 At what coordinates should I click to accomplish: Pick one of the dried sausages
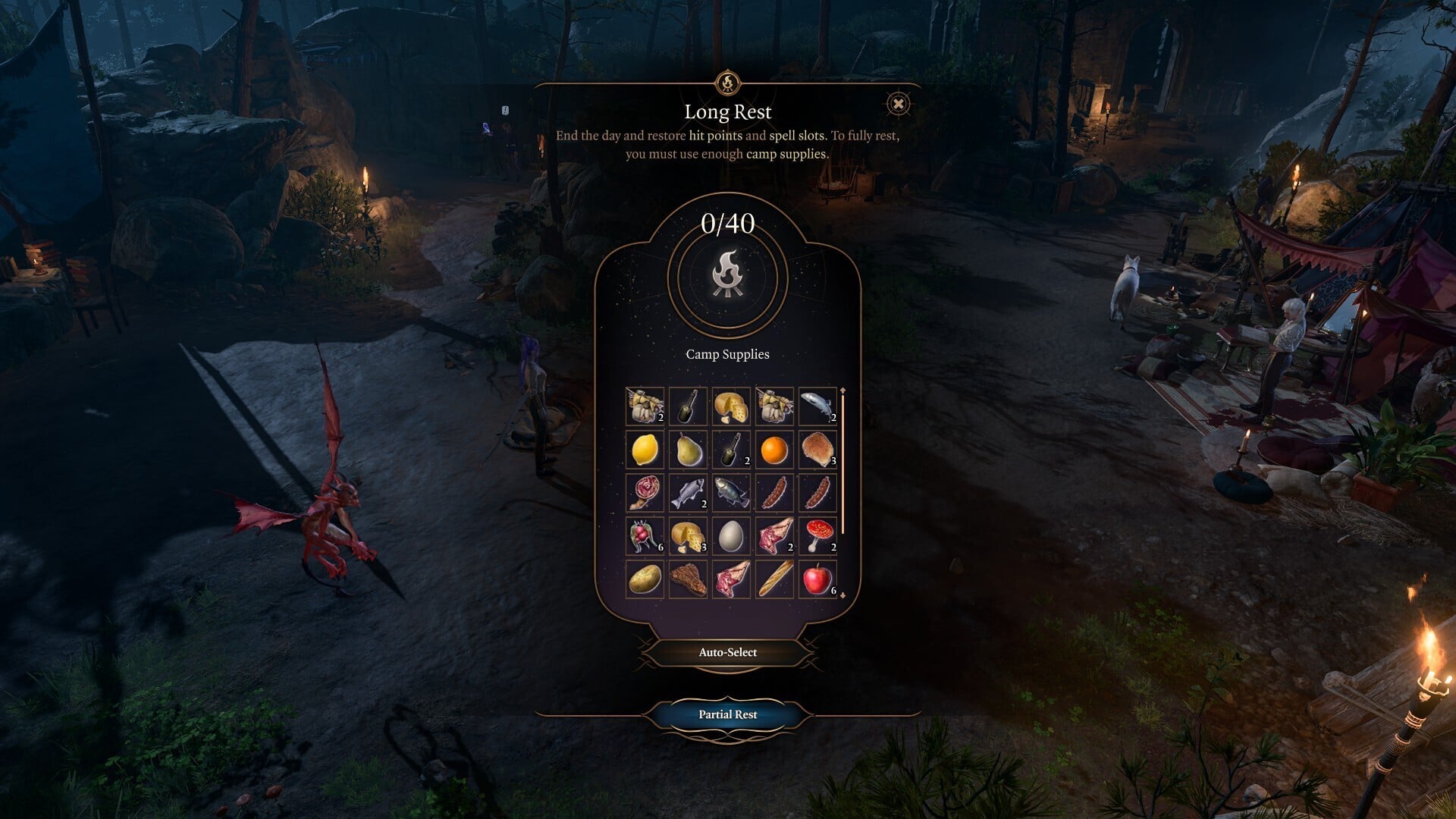[x=775, y=492]
